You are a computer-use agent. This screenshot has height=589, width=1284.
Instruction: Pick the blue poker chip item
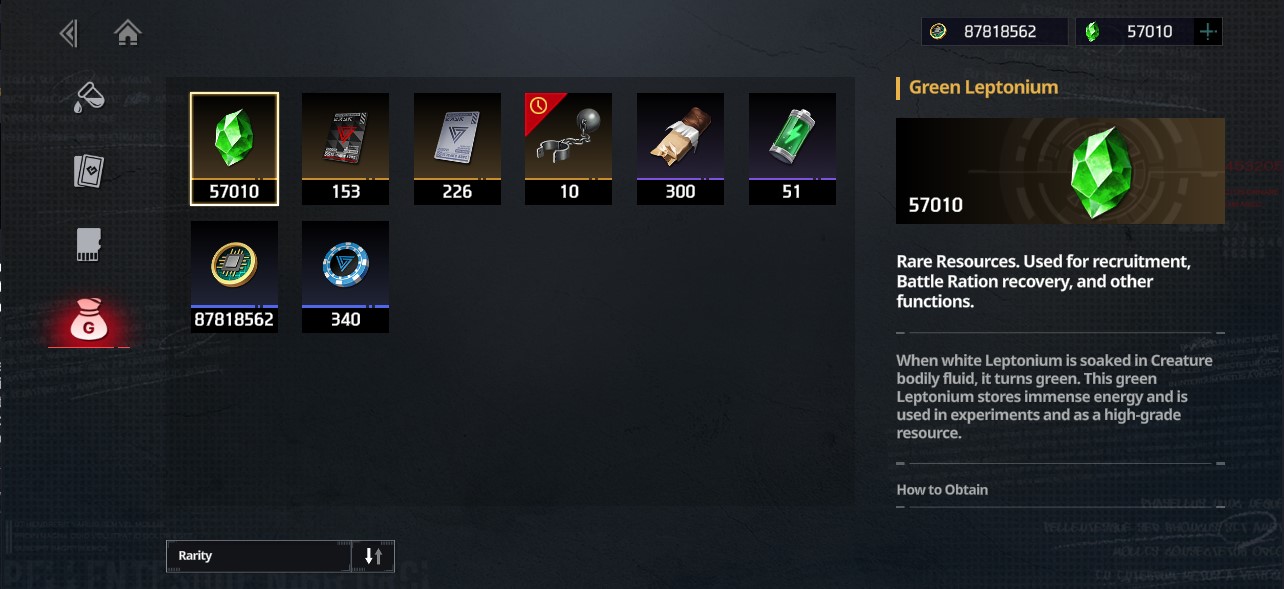(345, 276)
